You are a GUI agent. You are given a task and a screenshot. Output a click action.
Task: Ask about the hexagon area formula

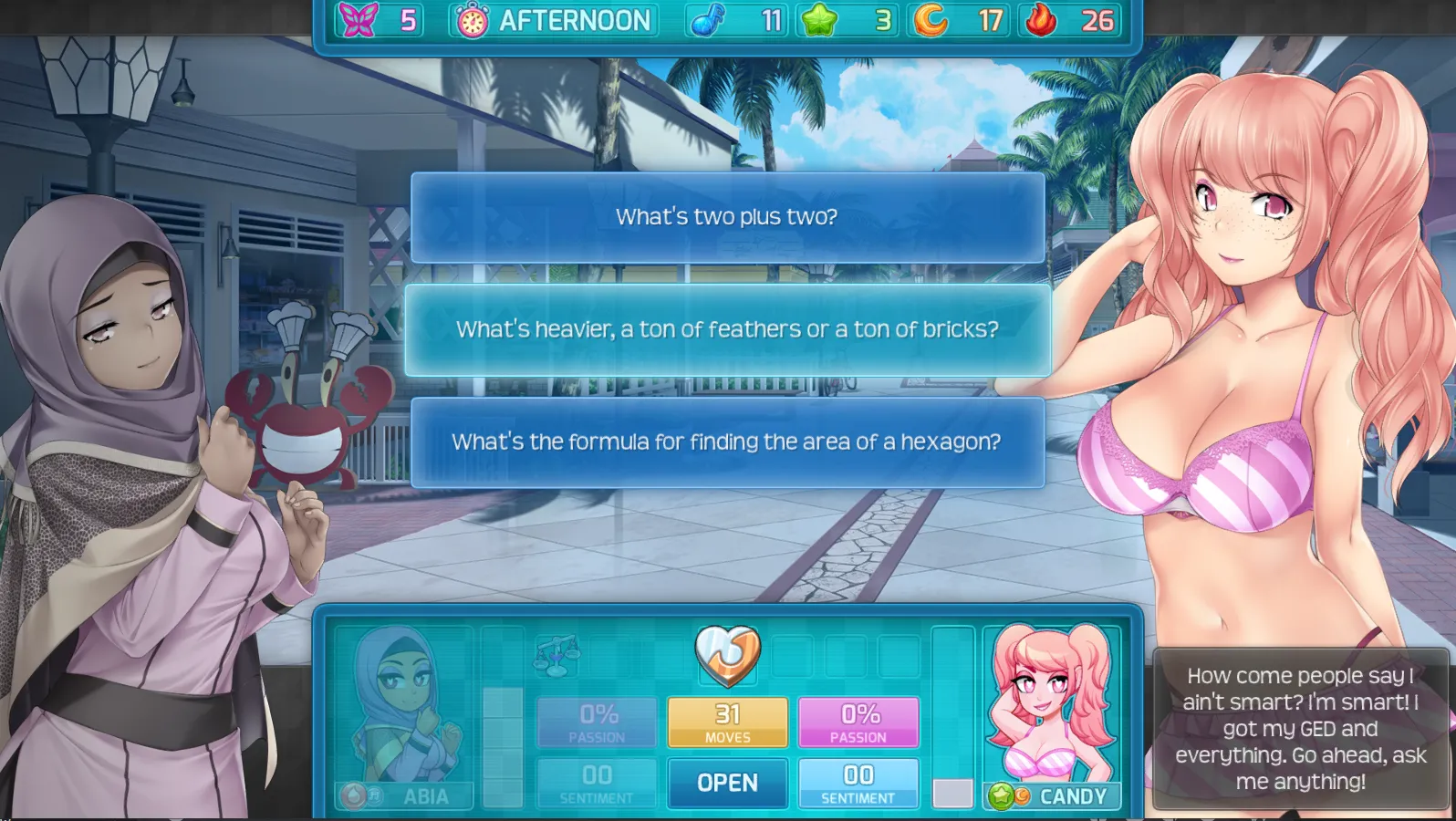727,442
